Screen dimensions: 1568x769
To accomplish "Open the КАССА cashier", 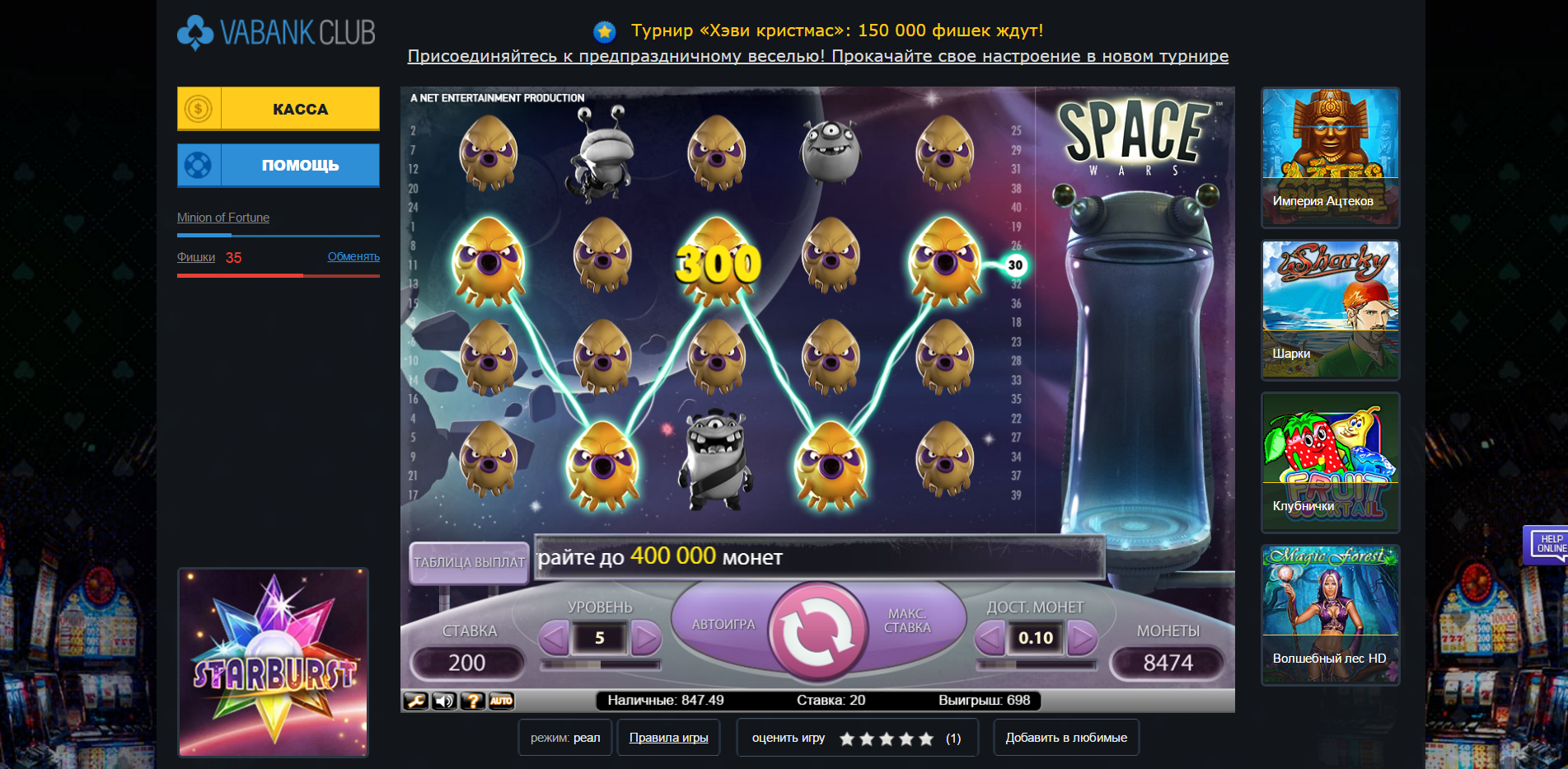I will pos(278,109).
